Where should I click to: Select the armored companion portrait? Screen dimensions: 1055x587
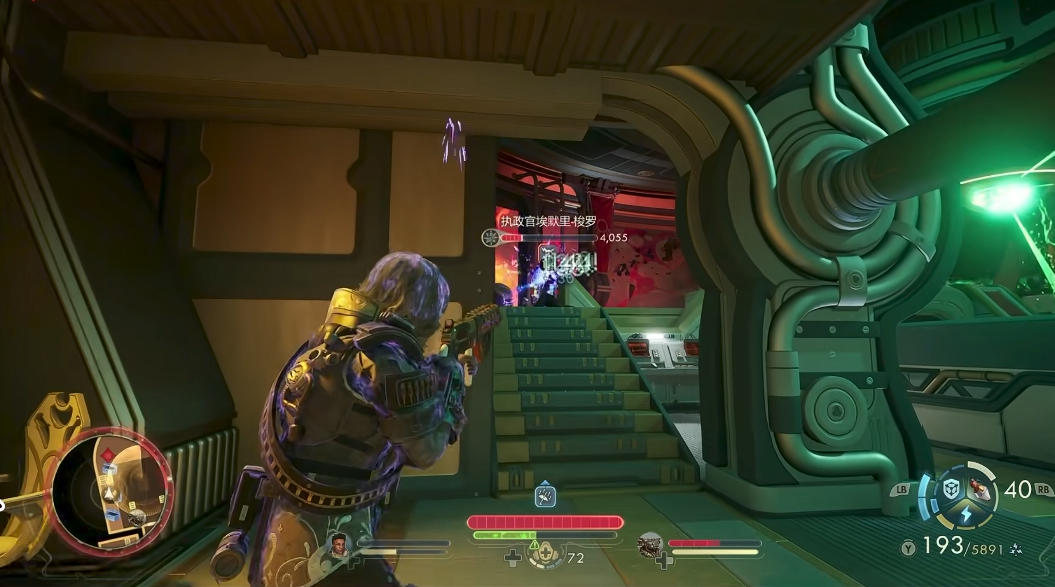[x=650, y=545]
